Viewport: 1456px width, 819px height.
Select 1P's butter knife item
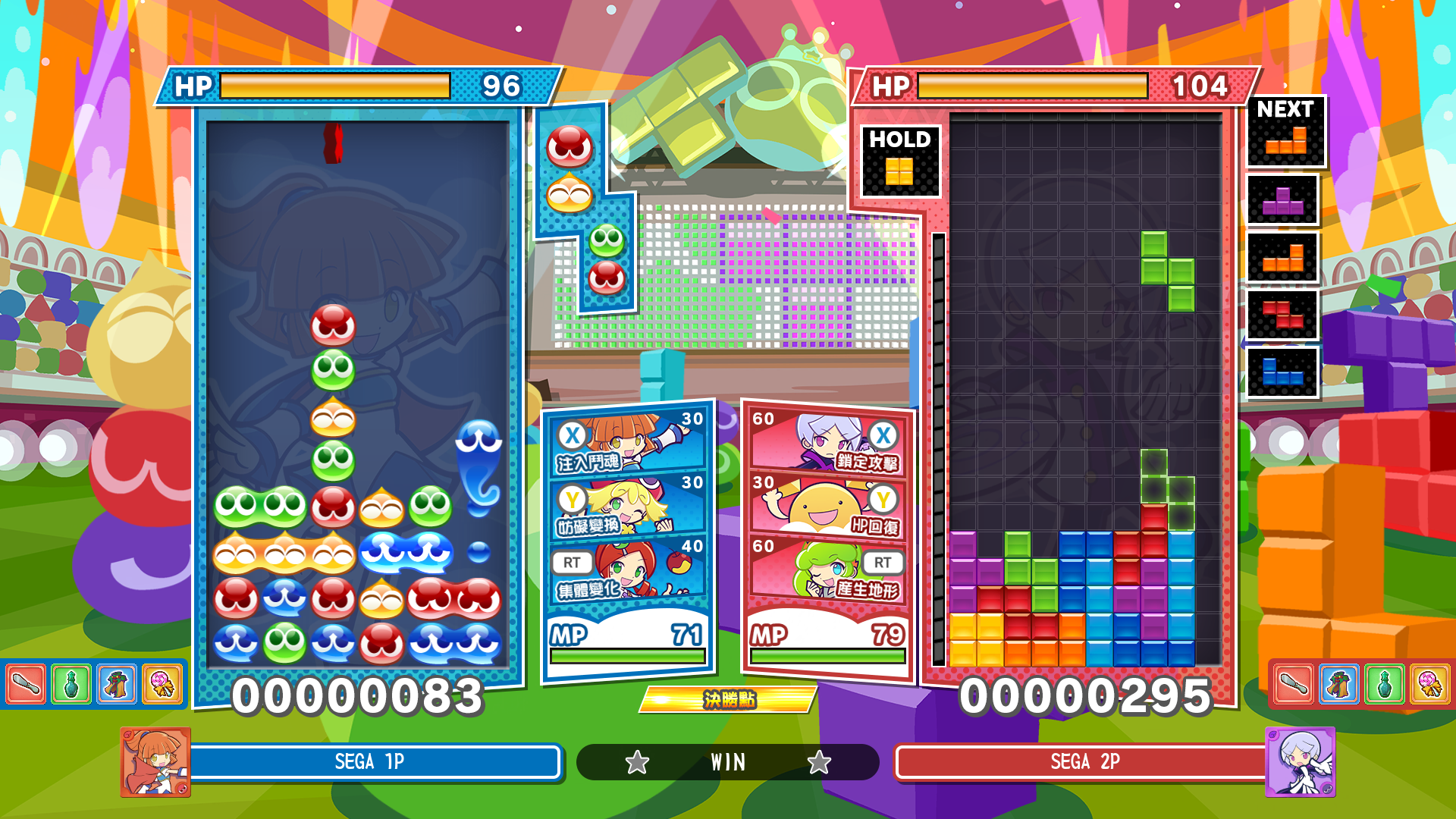click(26, 684)
